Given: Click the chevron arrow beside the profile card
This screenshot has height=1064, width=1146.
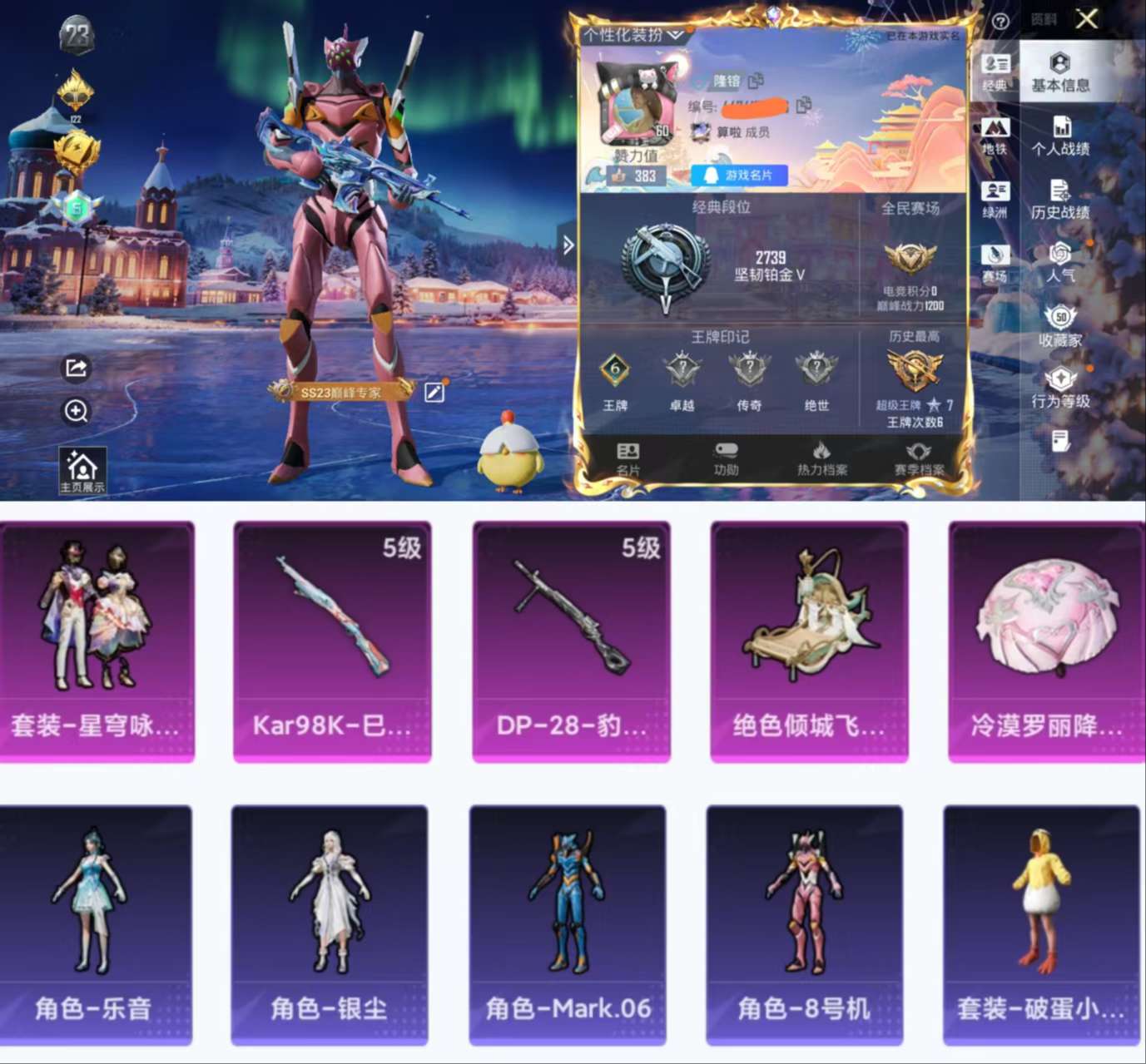Looking at the screenshot, I should tap(568, 245).
